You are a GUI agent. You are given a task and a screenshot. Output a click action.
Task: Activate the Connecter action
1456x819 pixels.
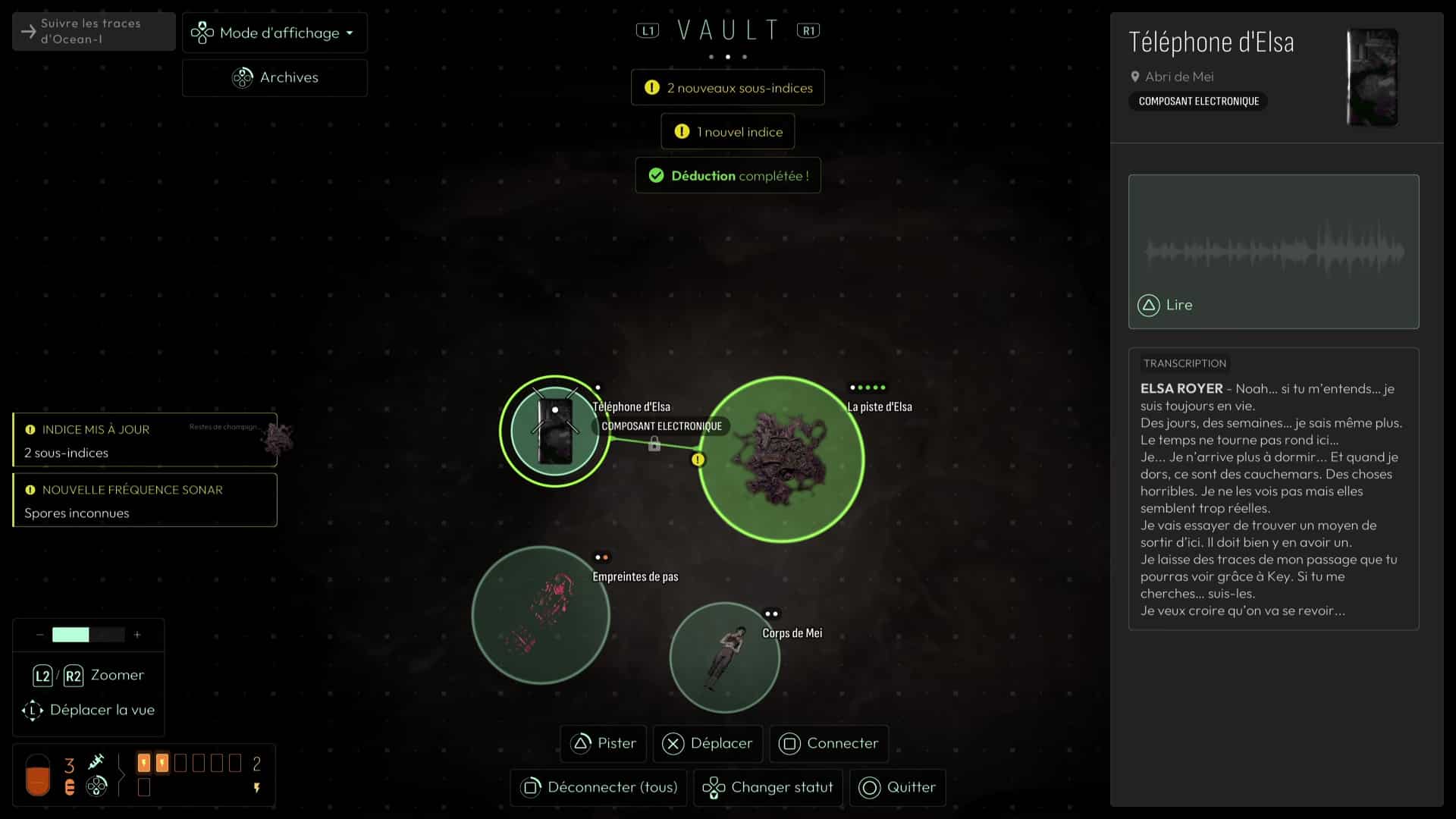pyautogui.click(x=829, y=743)
